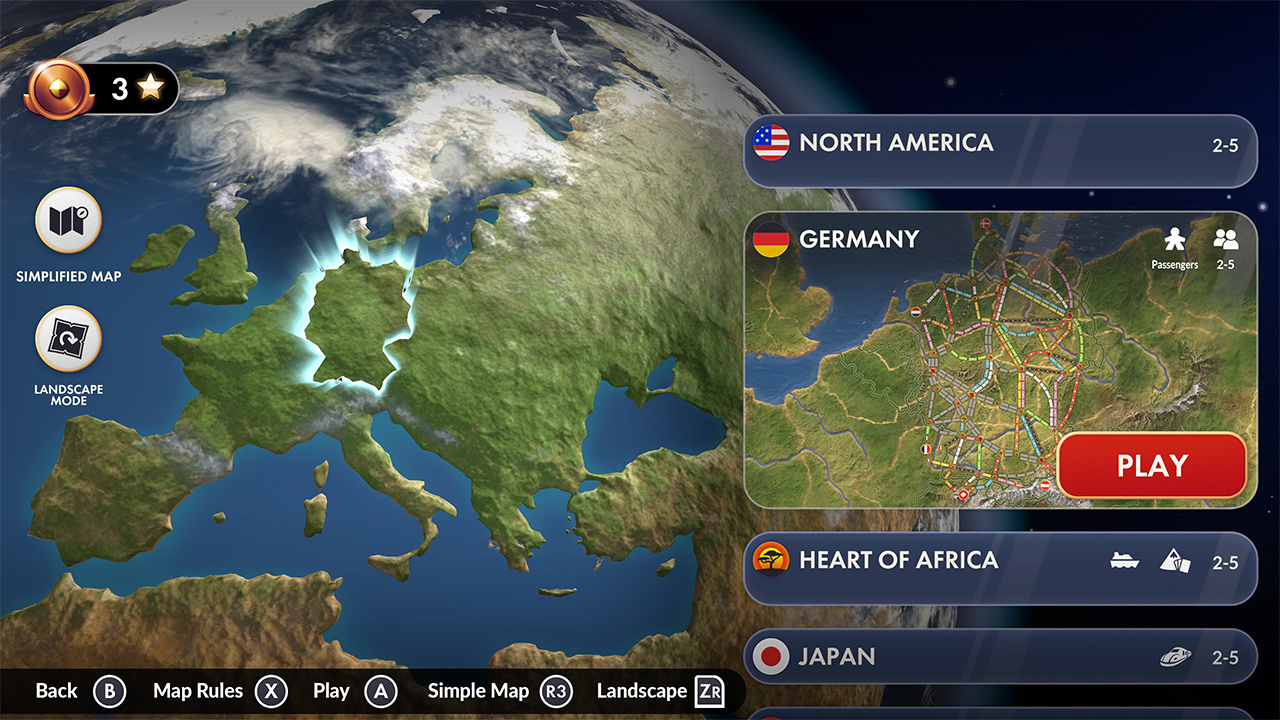Click the medal icon showing 3 stars
This screenshot has width=1280, height=720.
tap(58, 87)
